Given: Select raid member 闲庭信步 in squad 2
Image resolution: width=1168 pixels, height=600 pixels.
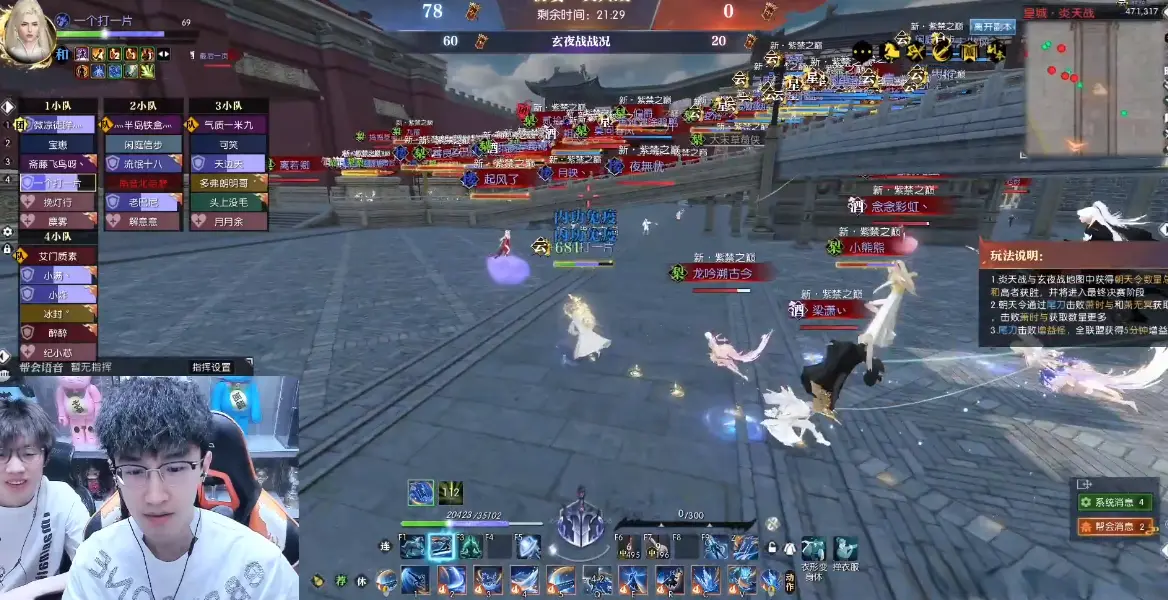Looking at the screenshot, I should pyautogui.click(x=143, y=144).
